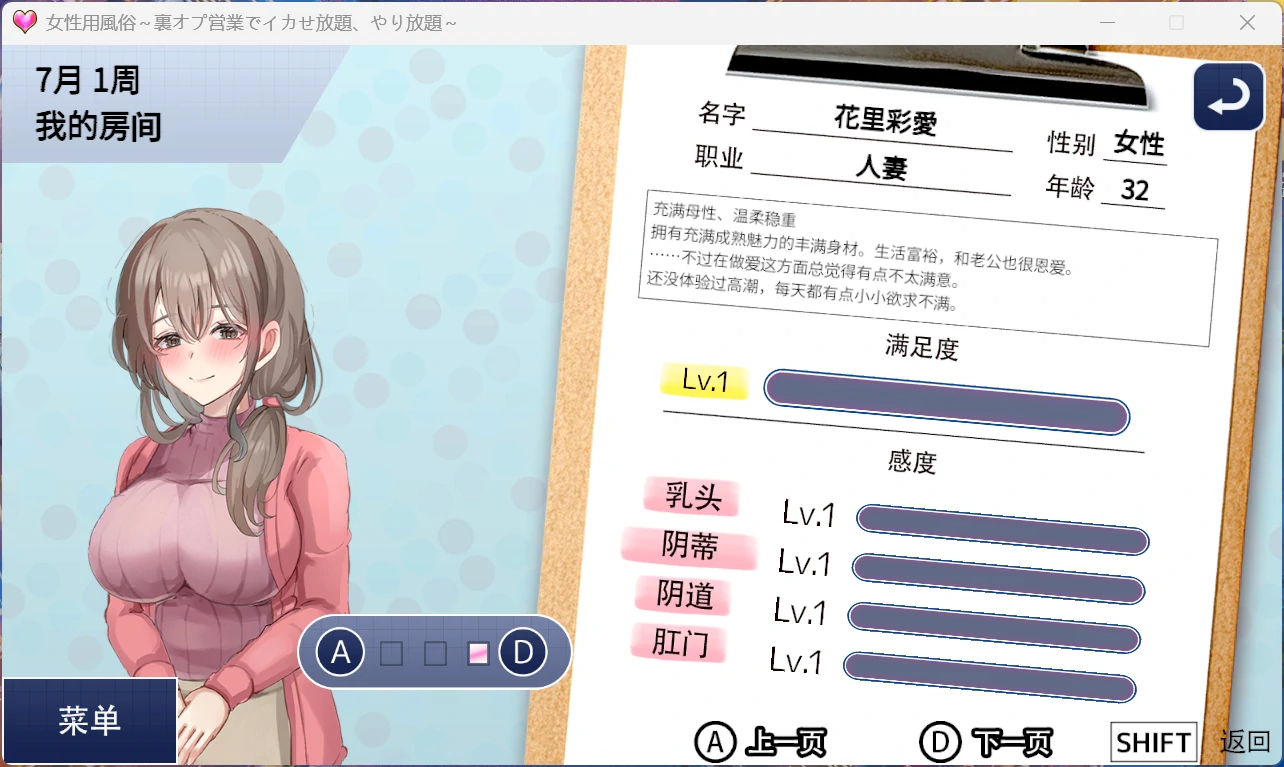Viewport: 1284px width, 767px height.
Task: Go to previous page with 上一页
Action: (x=761, y=742)
